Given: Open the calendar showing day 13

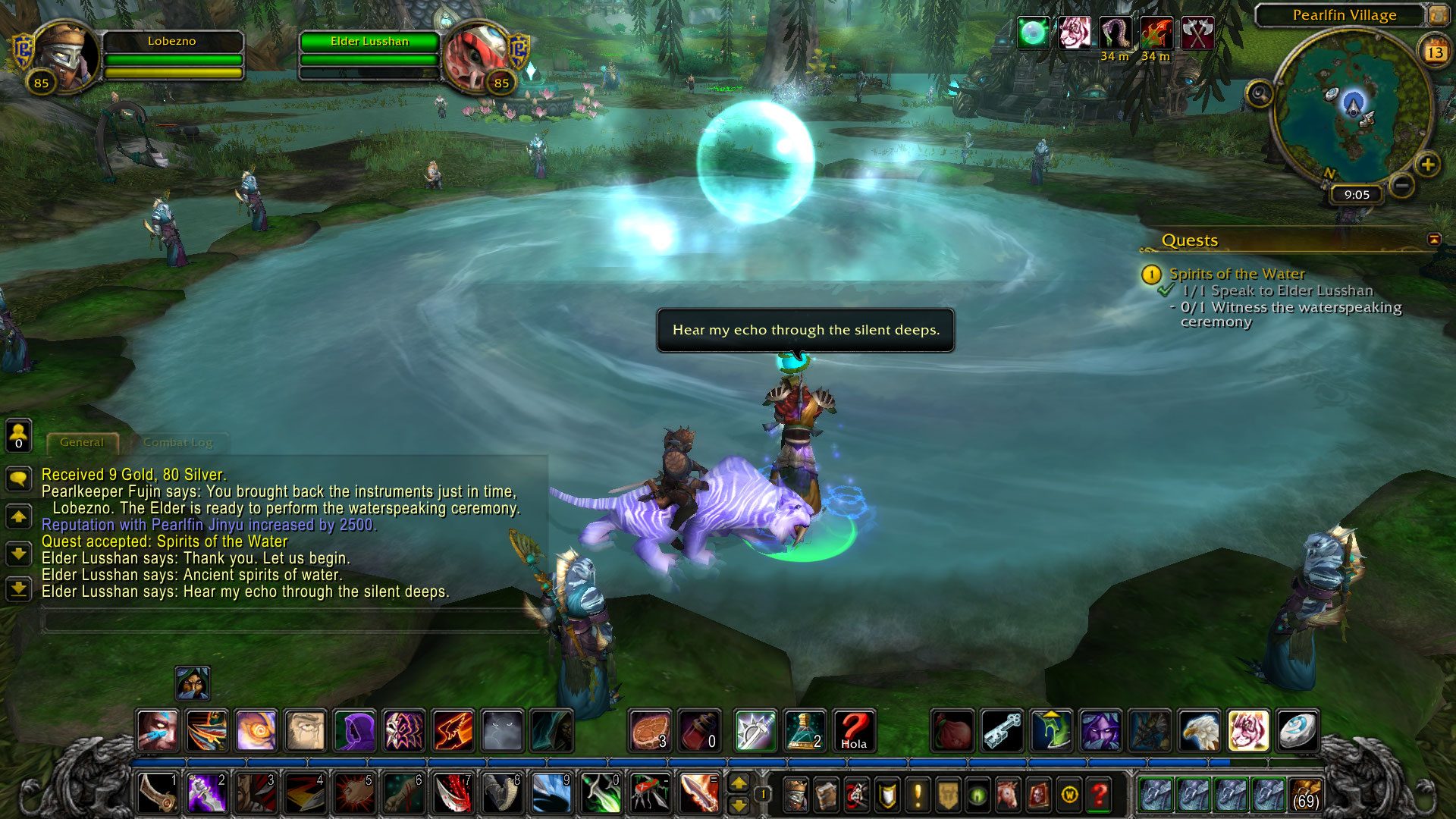Looking at the screenshot, I should point(1434,52).
